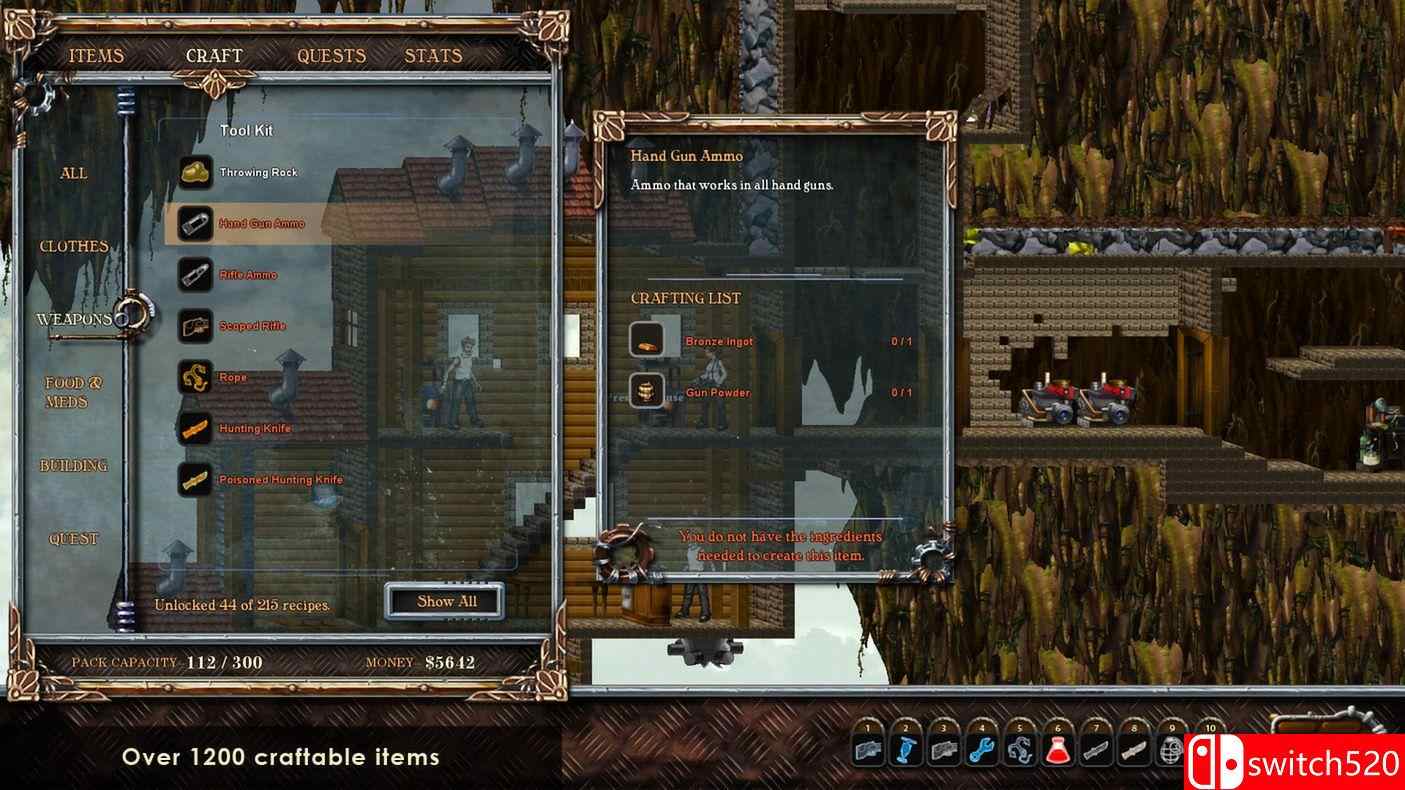Select the Scoped Rifle recipe icon
The height and width of the screenshot is (790, 1405).
(x=197, y=325)
